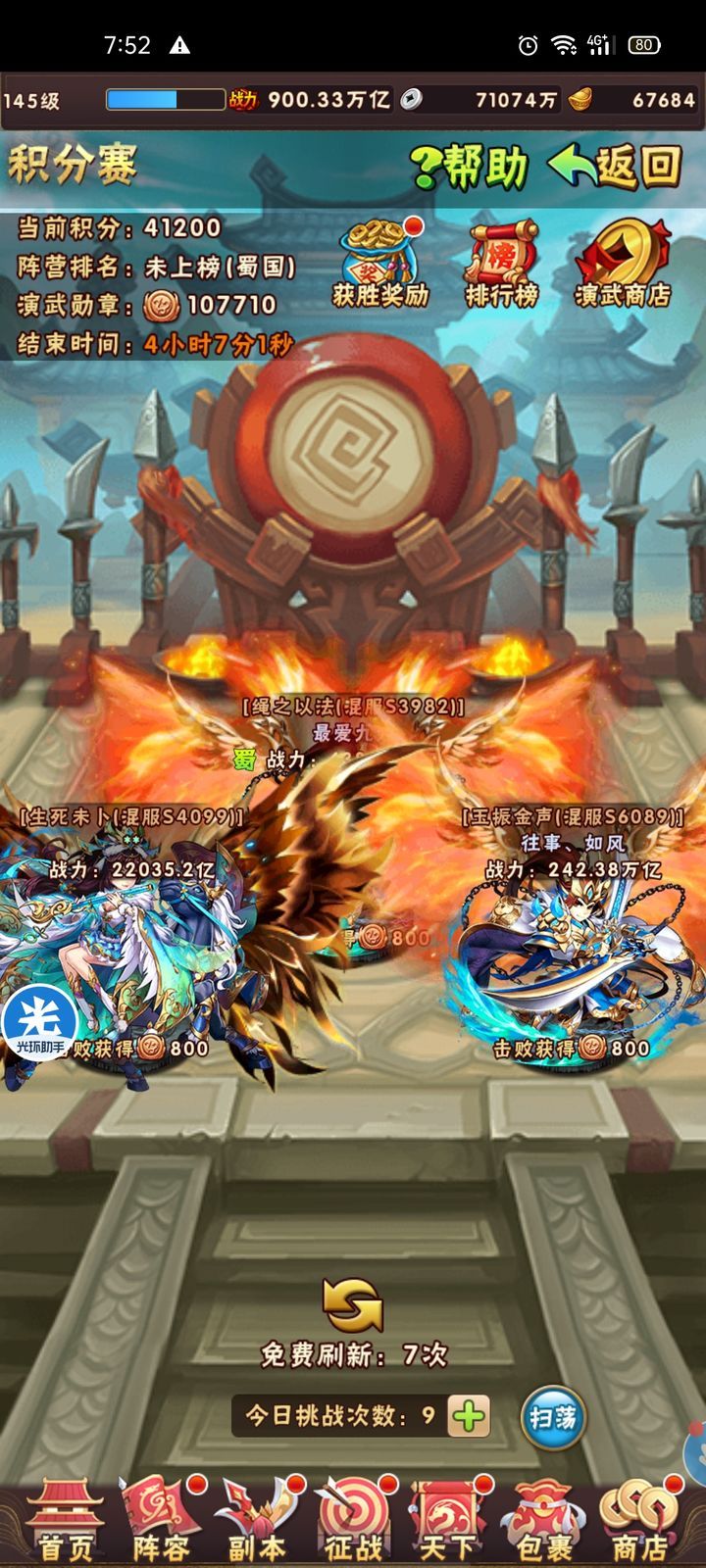Refresh opponents with the yellow arrows

point(352,1305)
